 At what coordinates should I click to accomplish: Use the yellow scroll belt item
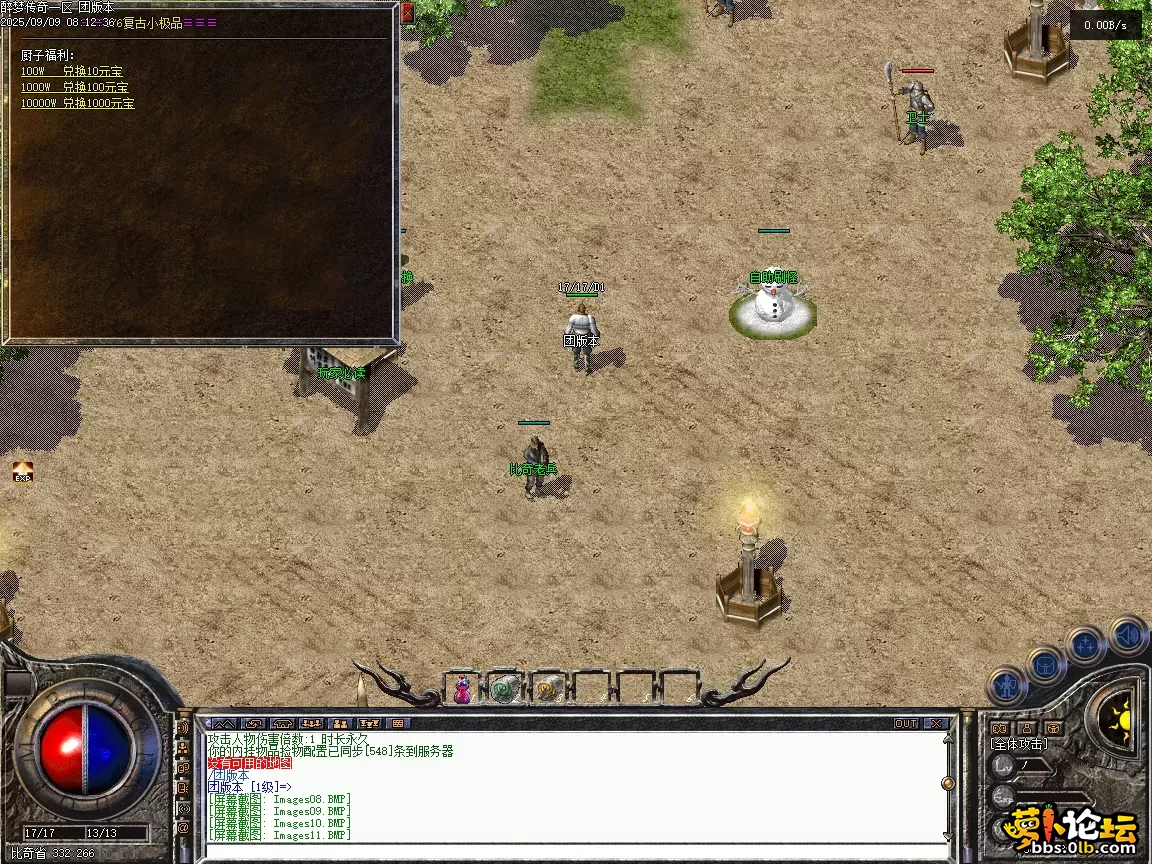547,688
